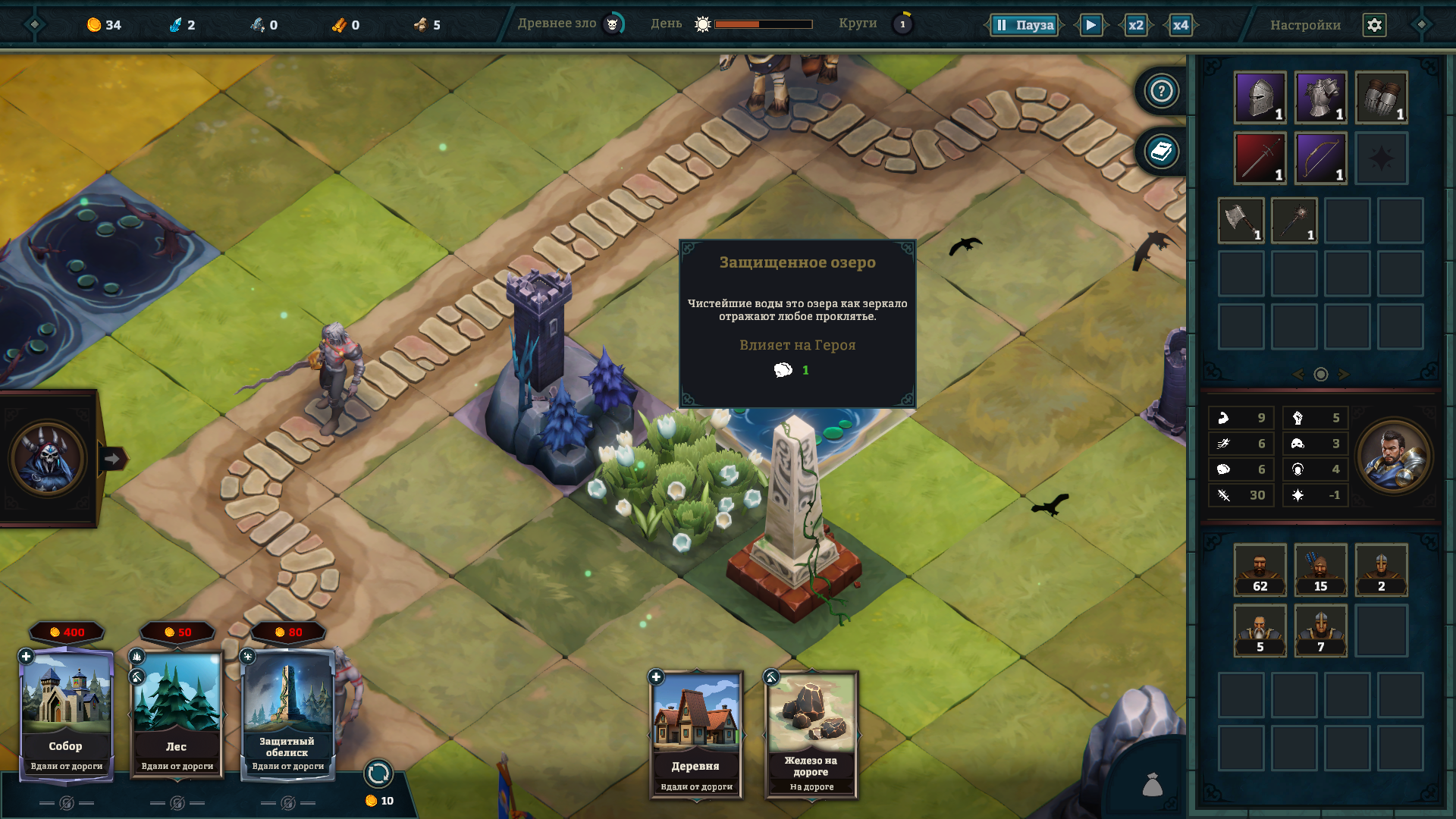Open the question mark help button
The width and height of the screenshot is (1456, 819).
click(1161, 92)
